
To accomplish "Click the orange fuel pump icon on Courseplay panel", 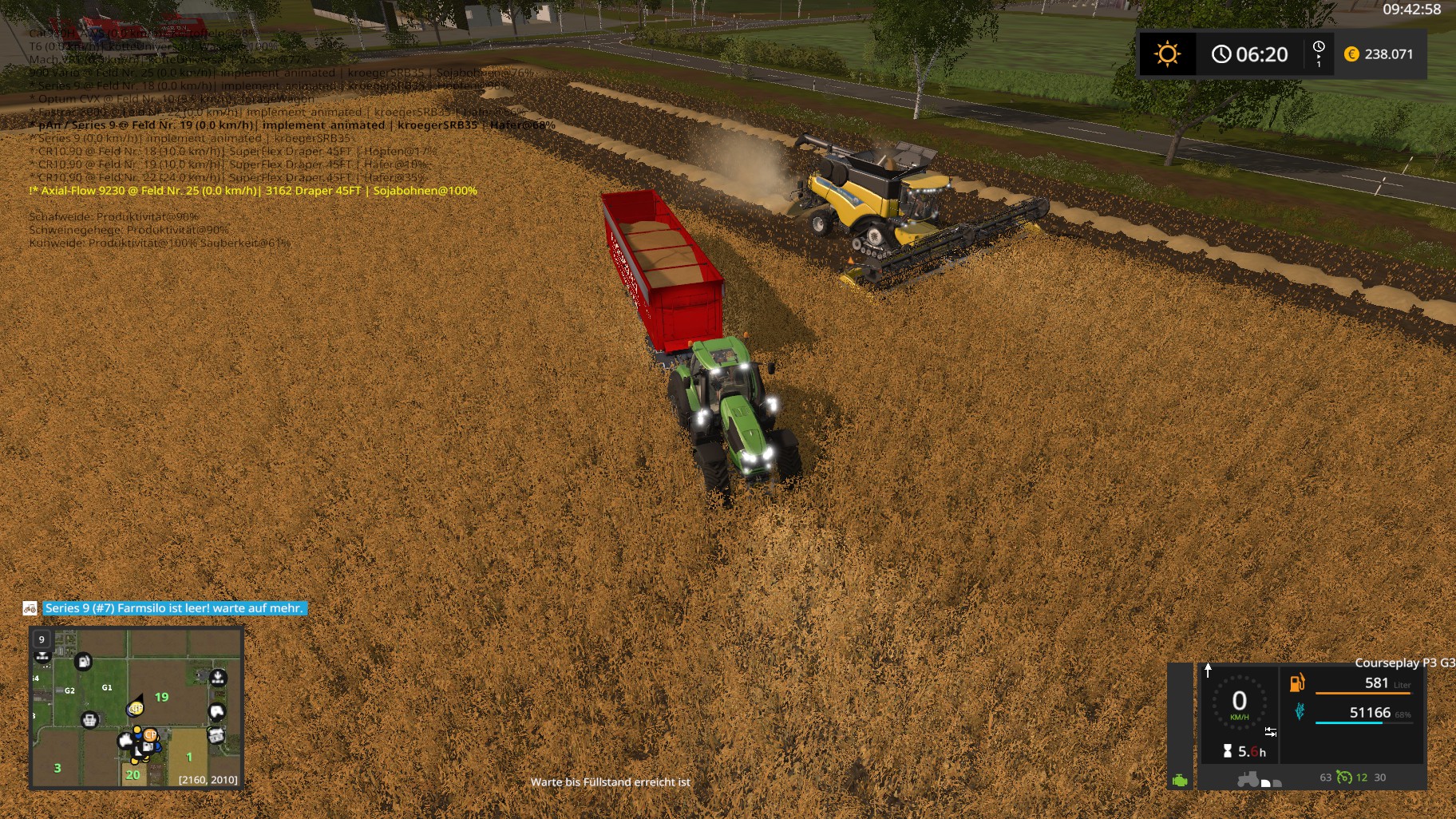I will [1296, 683].
